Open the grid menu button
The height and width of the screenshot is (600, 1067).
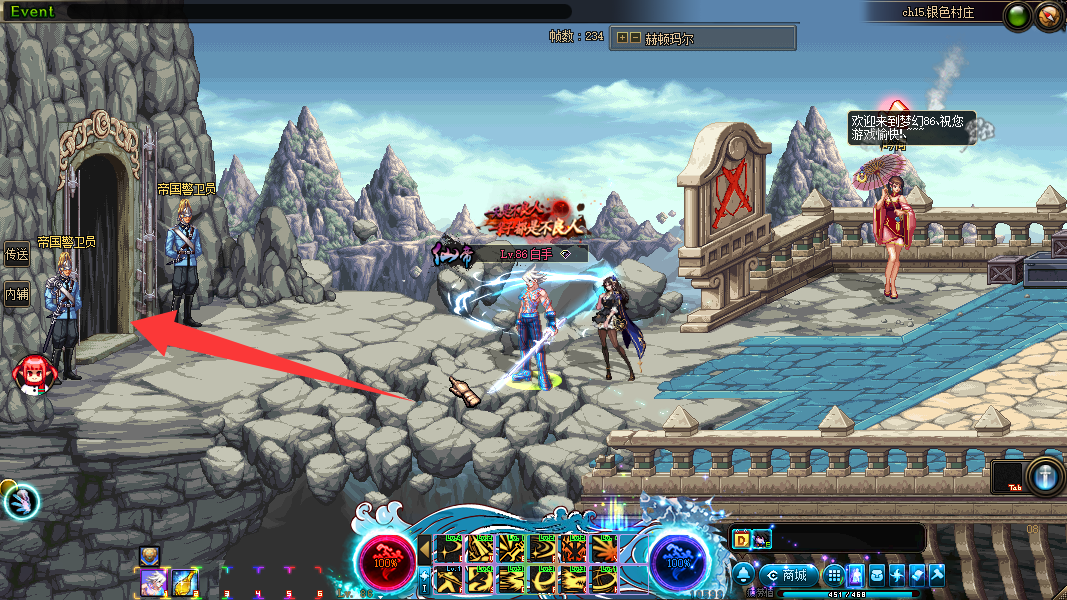click(x=834, y=575)
